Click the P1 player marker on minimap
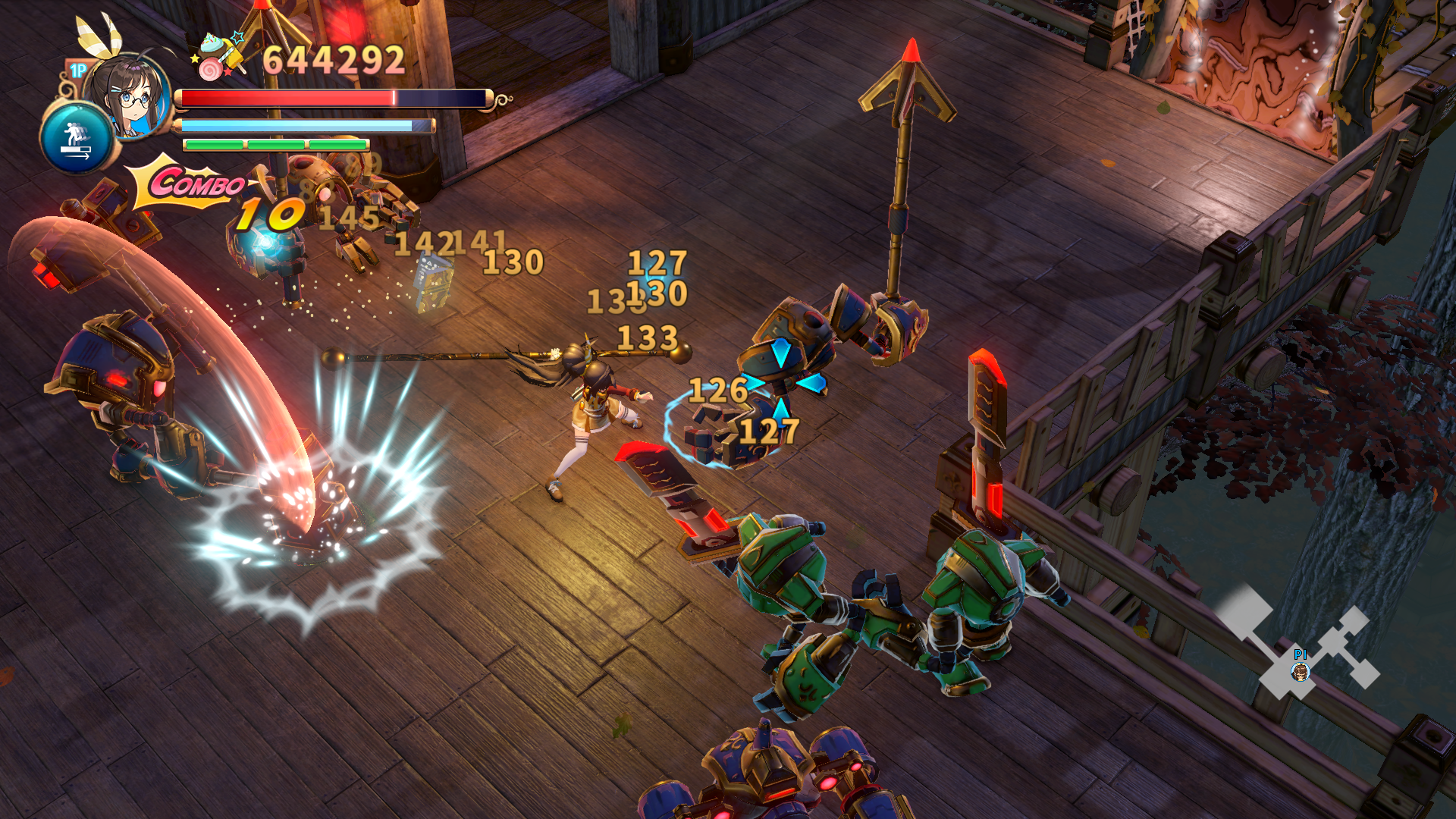 coord(1300,671)
